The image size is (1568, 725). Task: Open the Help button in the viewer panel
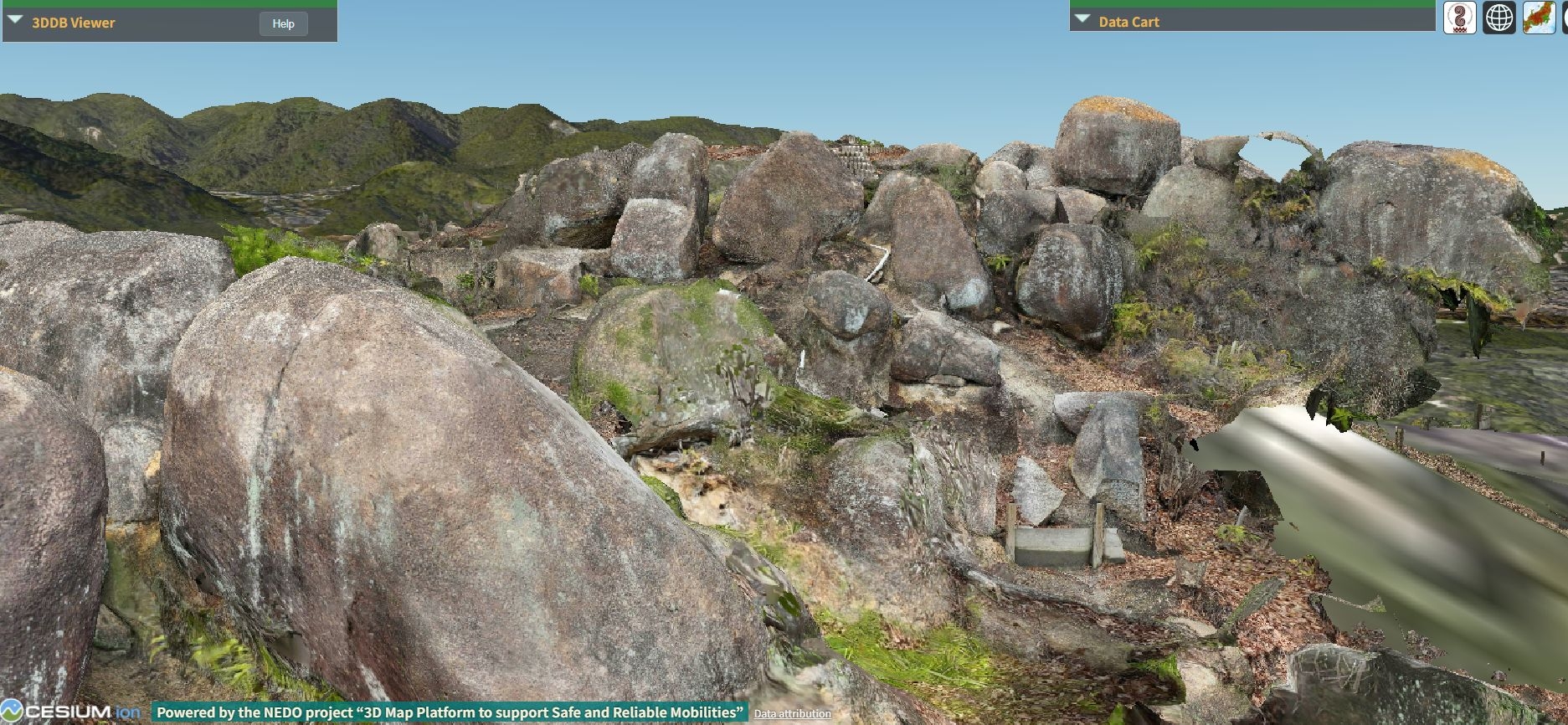[283, 23]
